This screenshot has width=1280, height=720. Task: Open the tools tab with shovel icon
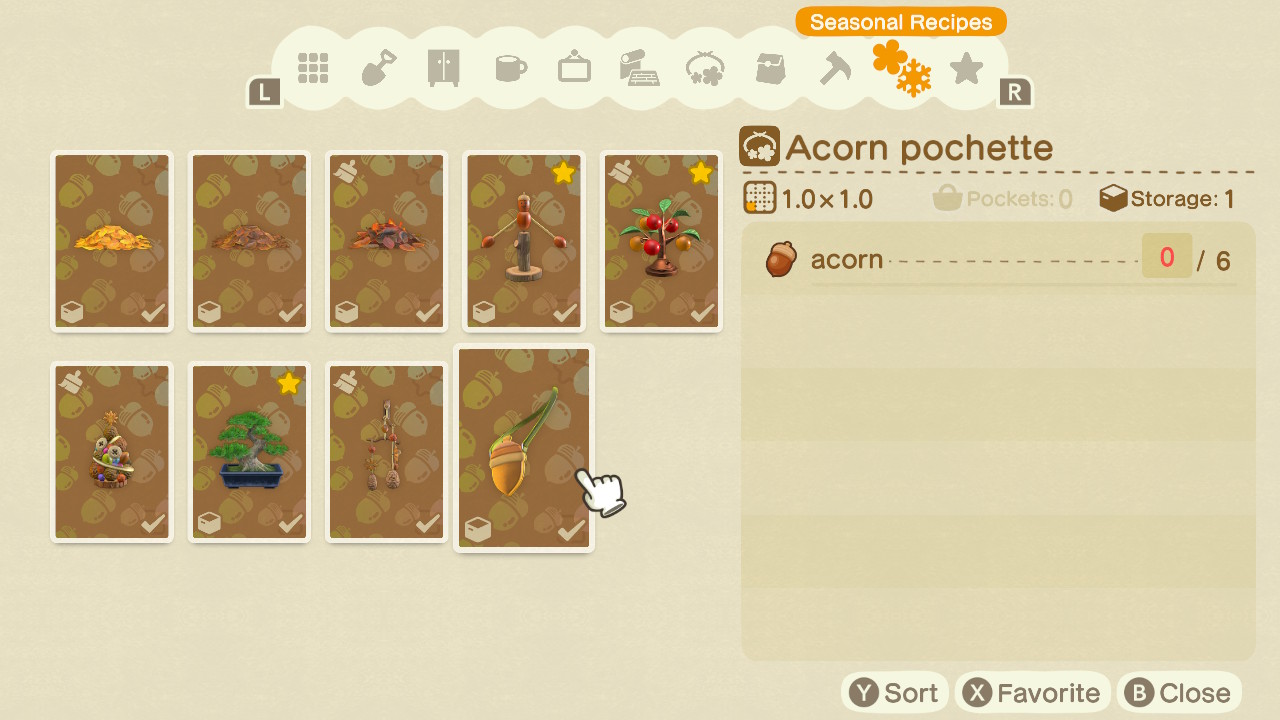coord(379,68)
